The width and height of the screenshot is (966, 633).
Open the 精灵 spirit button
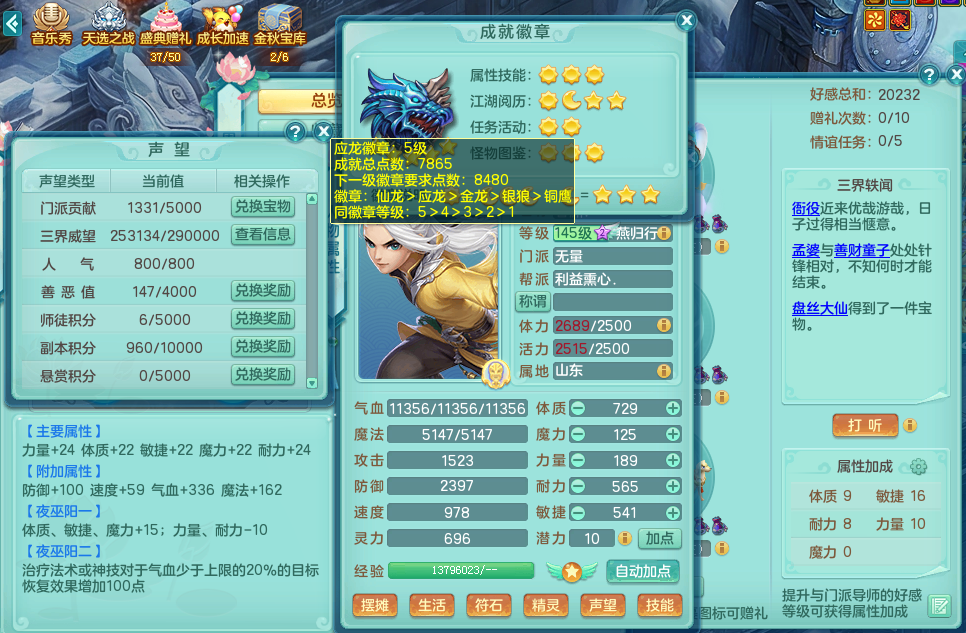click(546, 605)
